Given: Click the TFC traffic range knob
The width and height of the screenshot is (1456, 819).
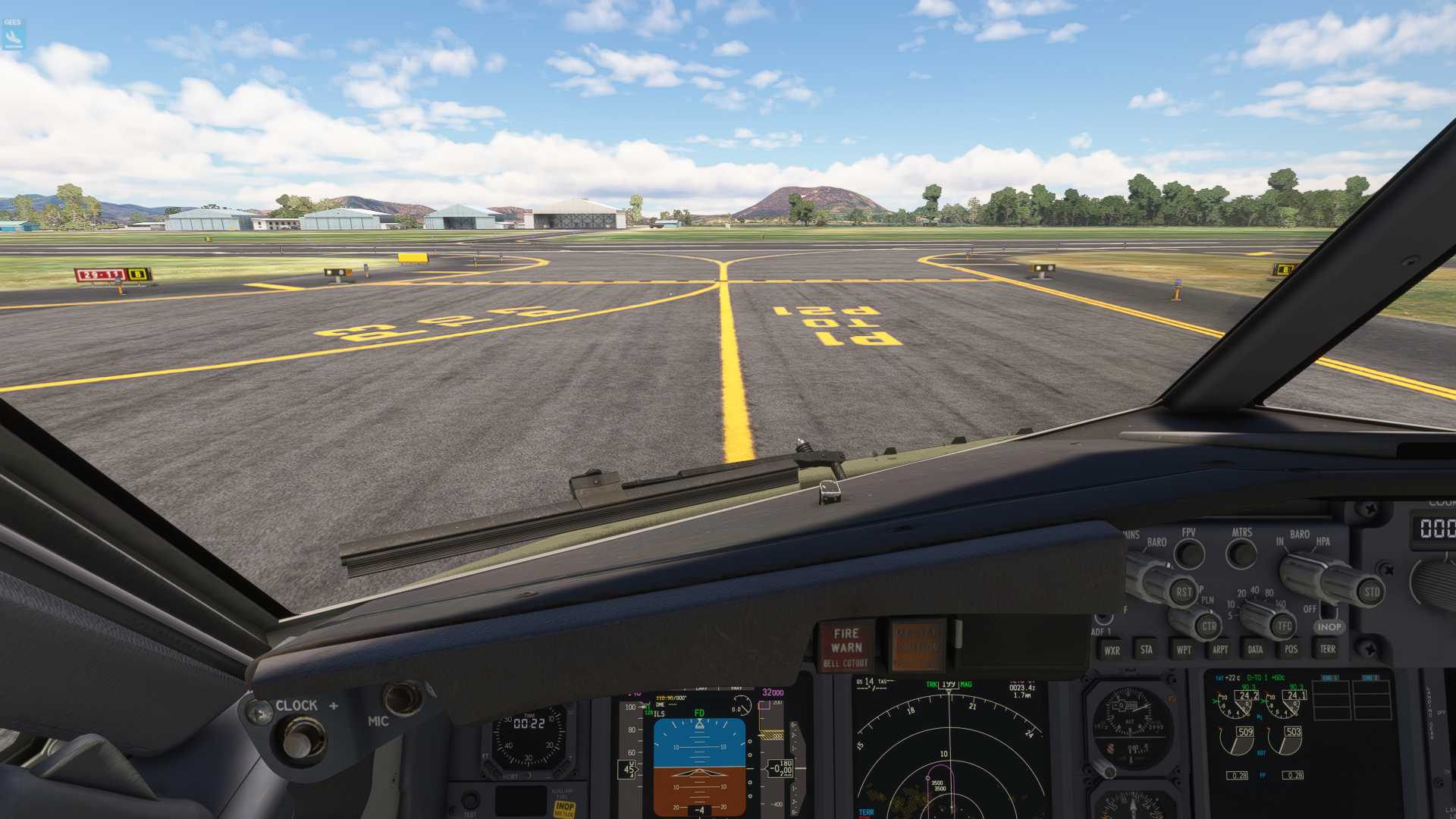Looking at the screenshot, I should (1282, 626).
